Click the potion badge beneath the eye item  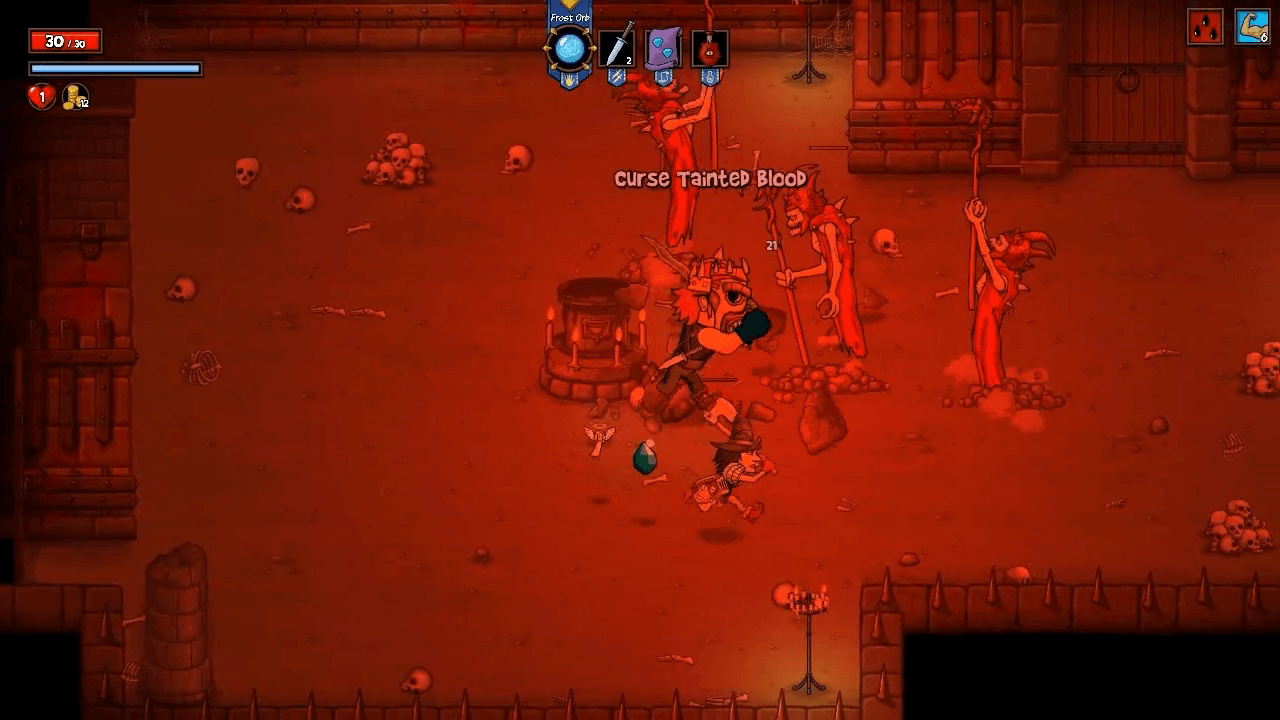click(710, 77)
